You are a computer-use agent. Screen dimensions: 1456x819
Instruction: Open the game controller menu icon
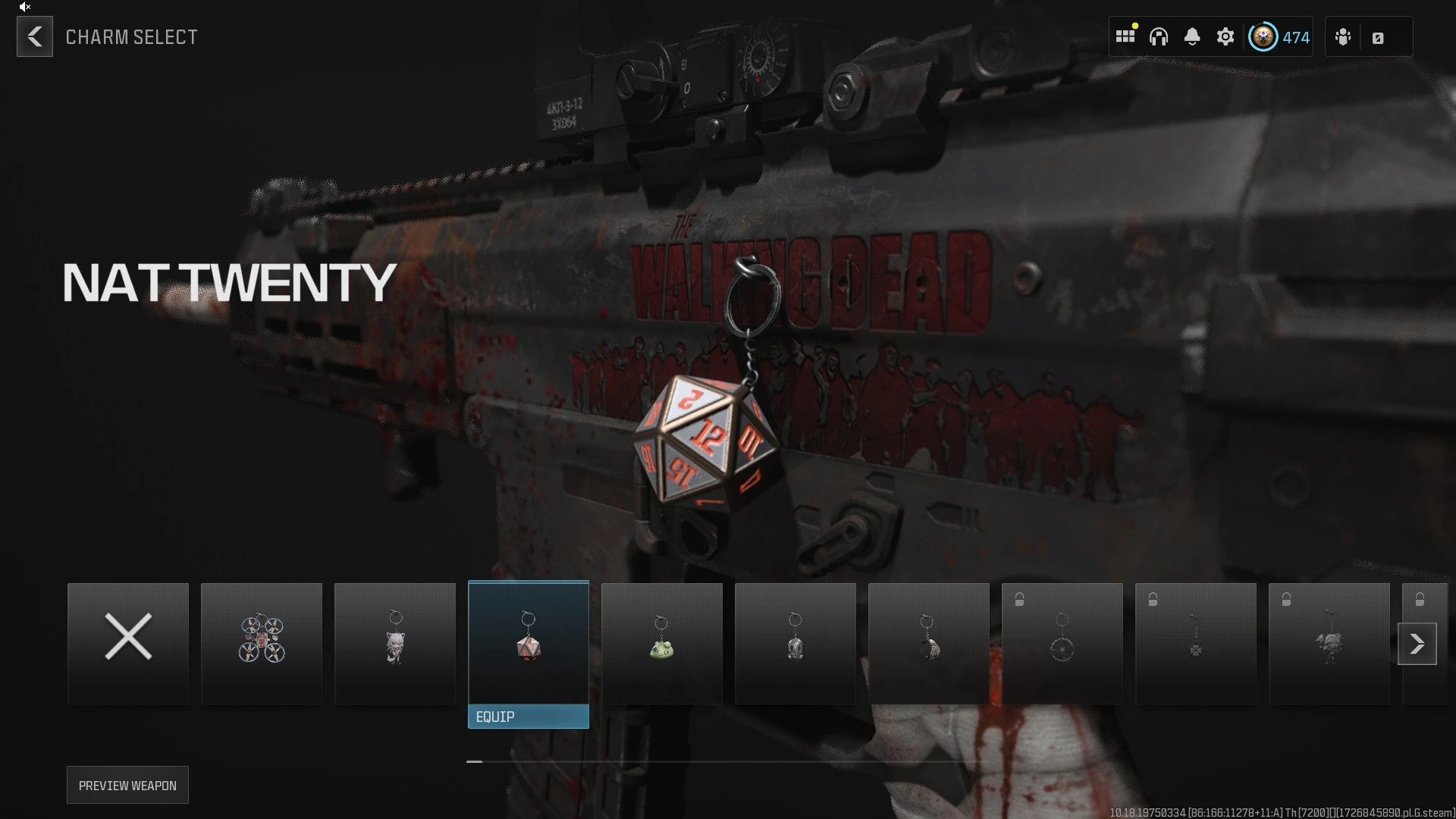click(1380, 36)
